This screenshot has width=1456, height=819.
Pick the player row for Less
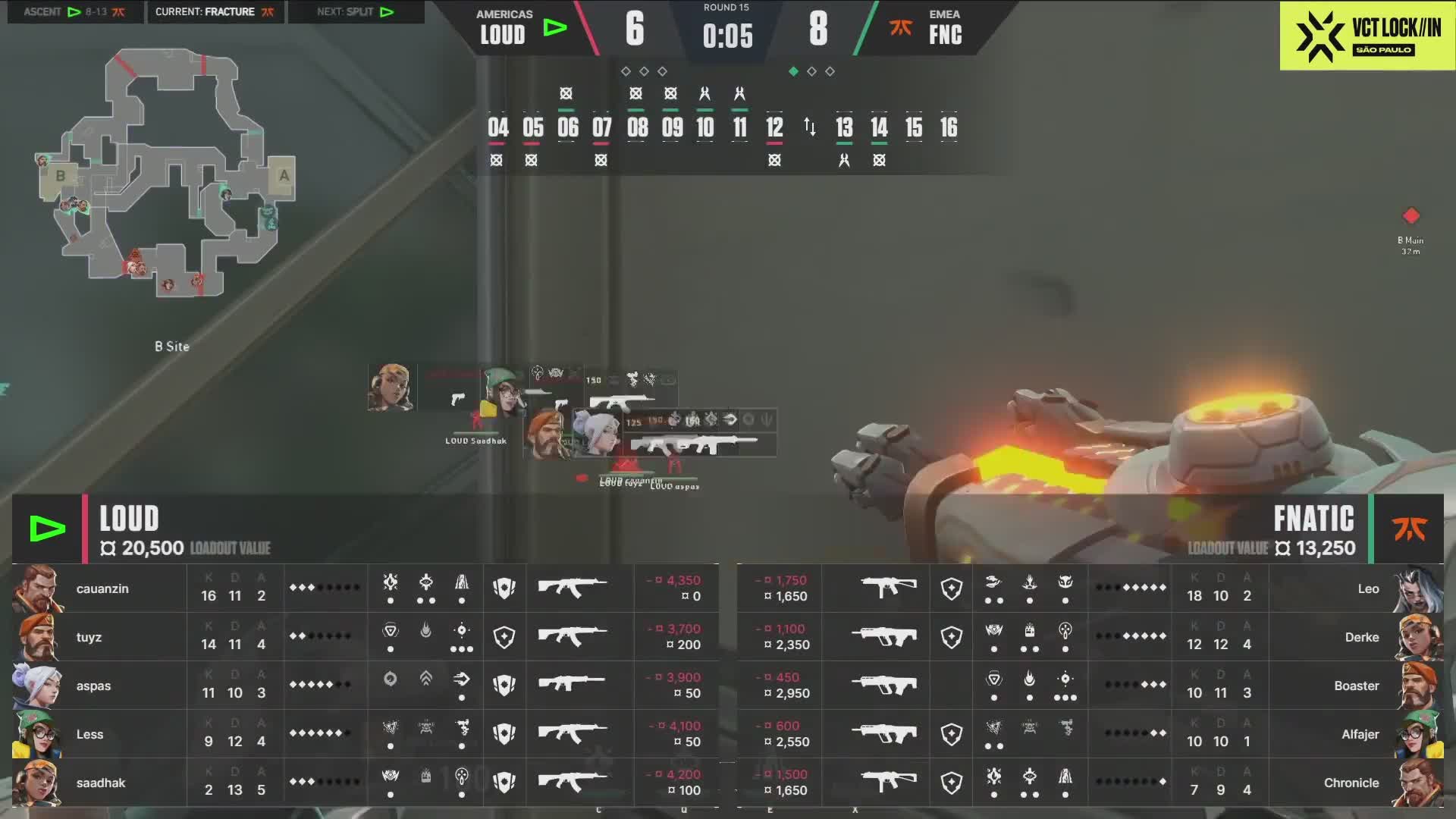click(x=89, y=734)
